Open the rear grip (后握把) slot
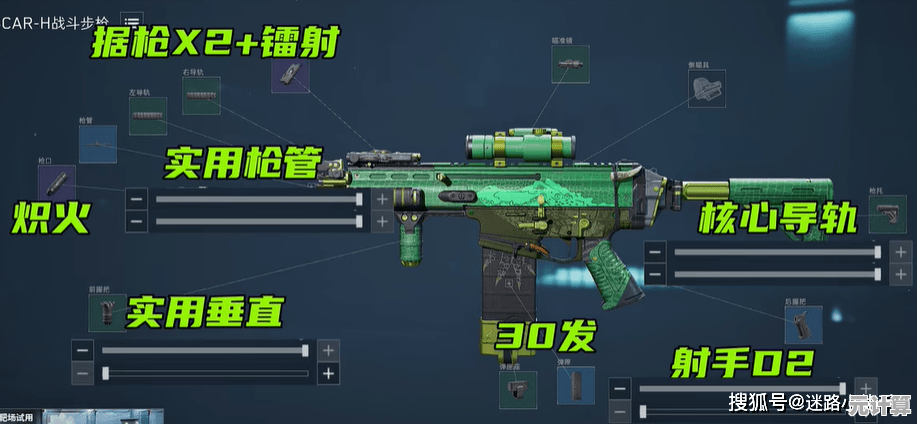The image size is (917, 424). tap(802, 324)
